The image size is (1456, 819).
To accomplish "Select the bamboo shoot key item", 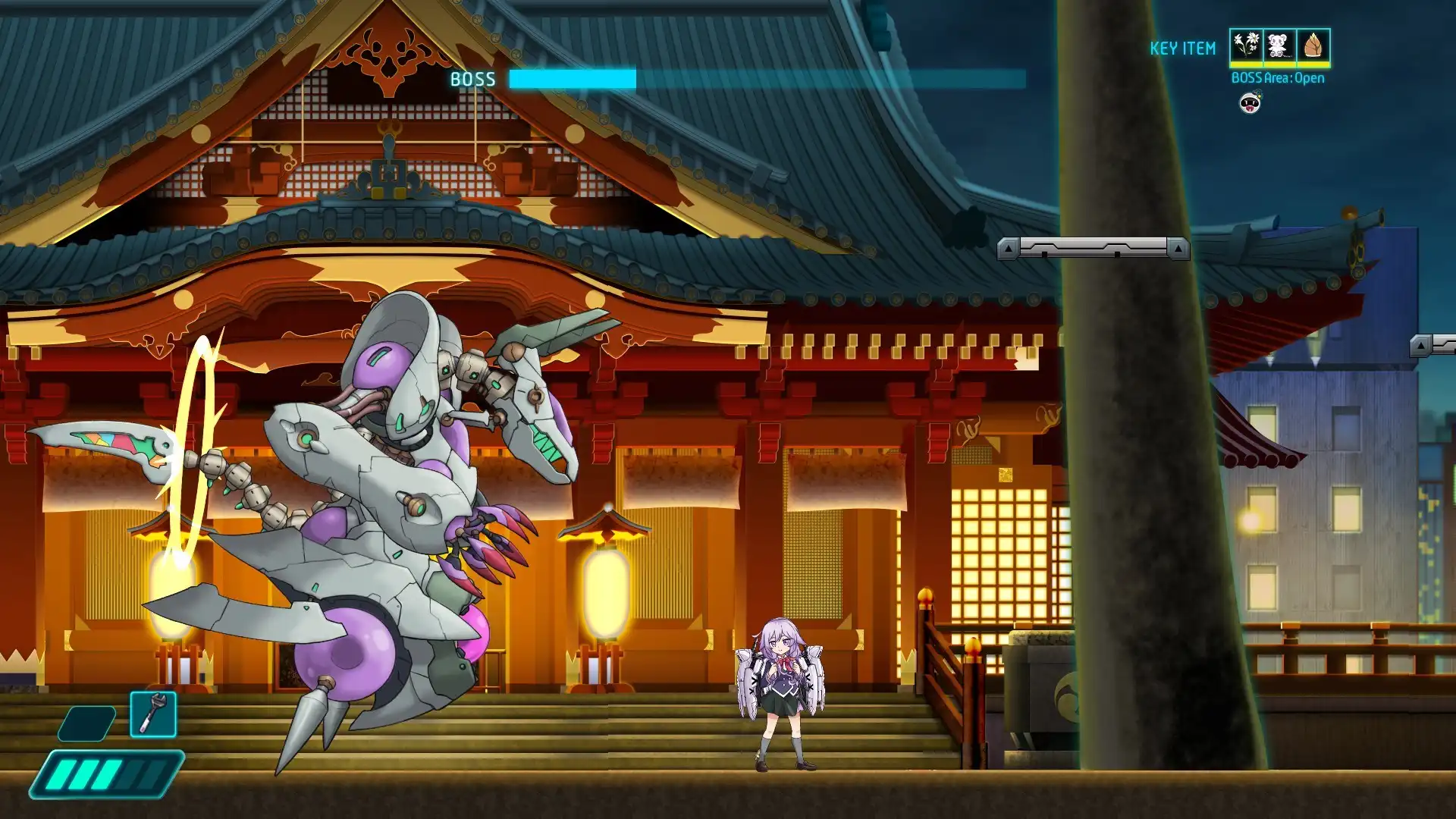I will click(1313, 45).
